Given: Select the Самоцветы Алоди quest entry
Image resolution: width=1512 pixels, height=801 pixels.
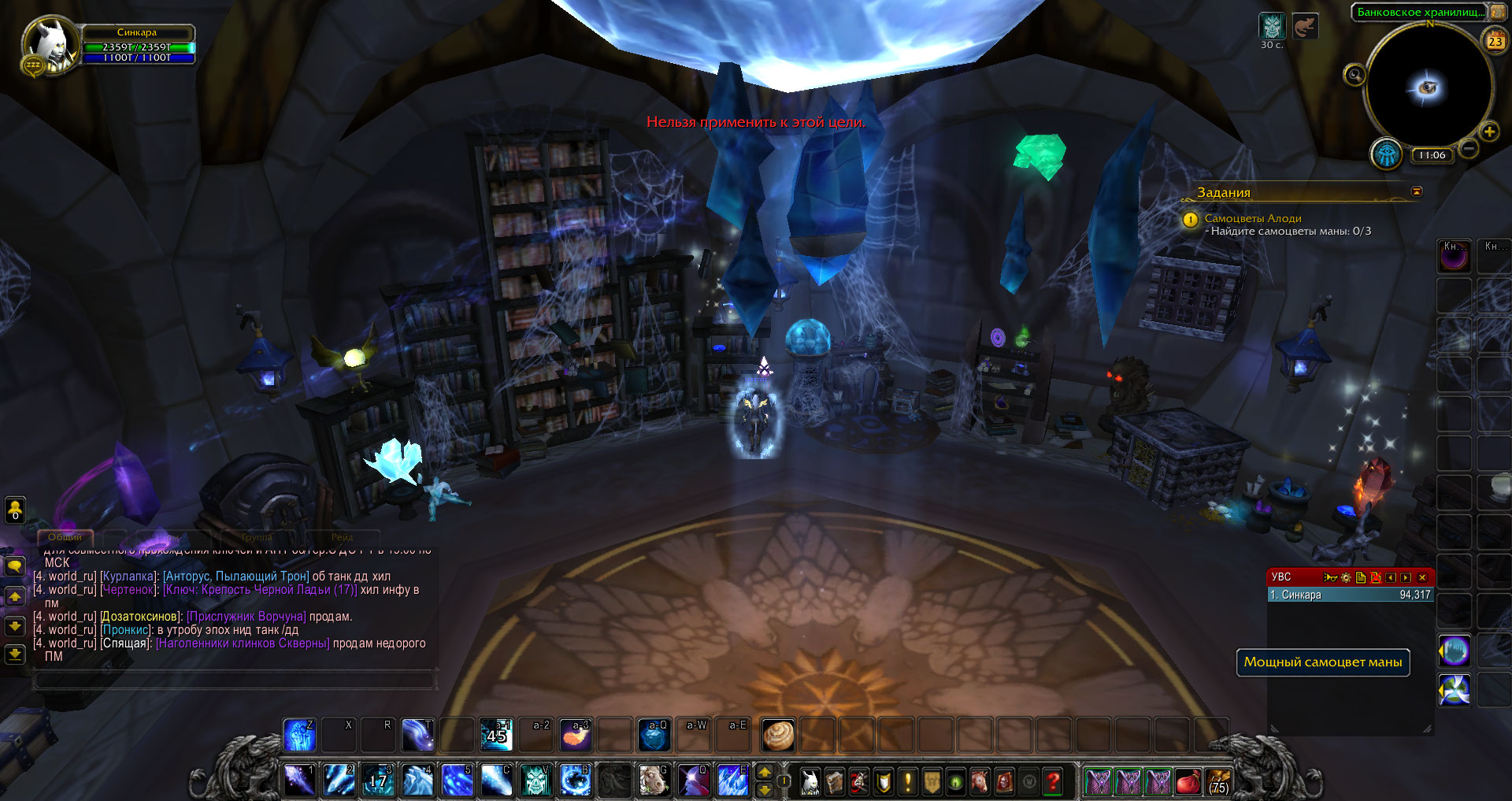Looking at the screenshot, I should [x=1252, y=218].
